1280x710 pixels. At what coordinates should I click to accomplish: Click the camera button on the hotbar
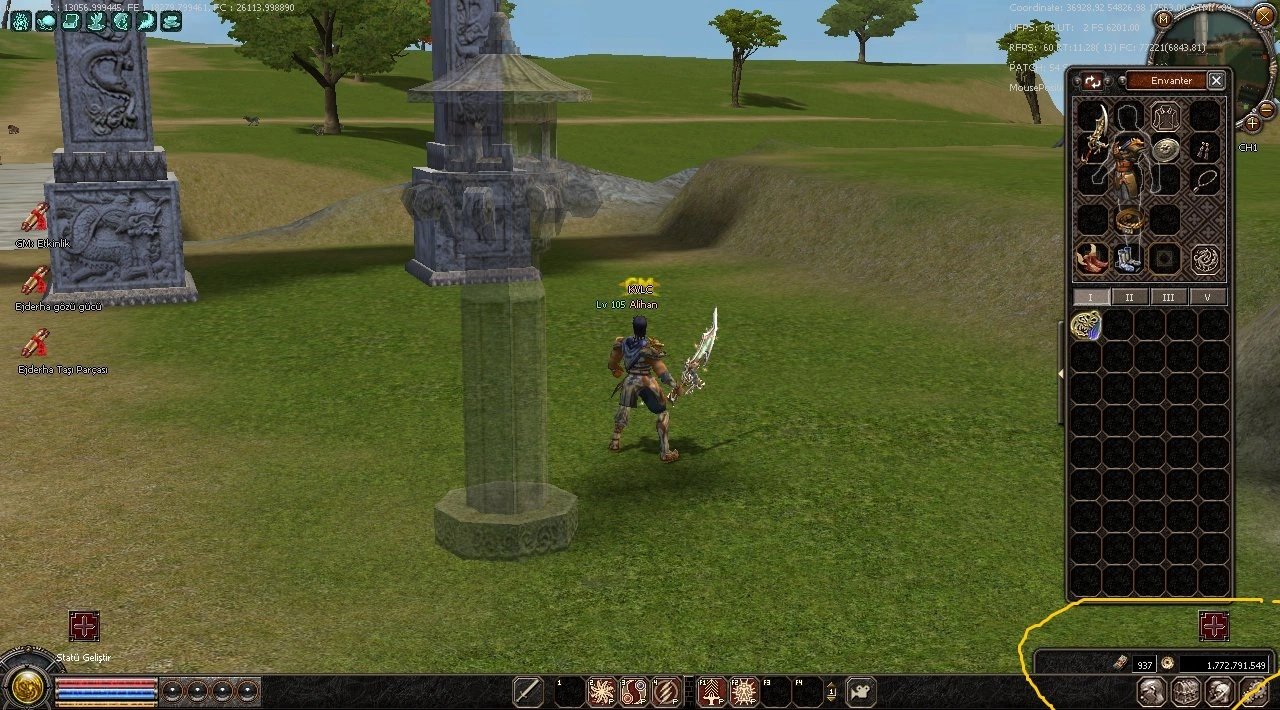[x=861, y=691]
